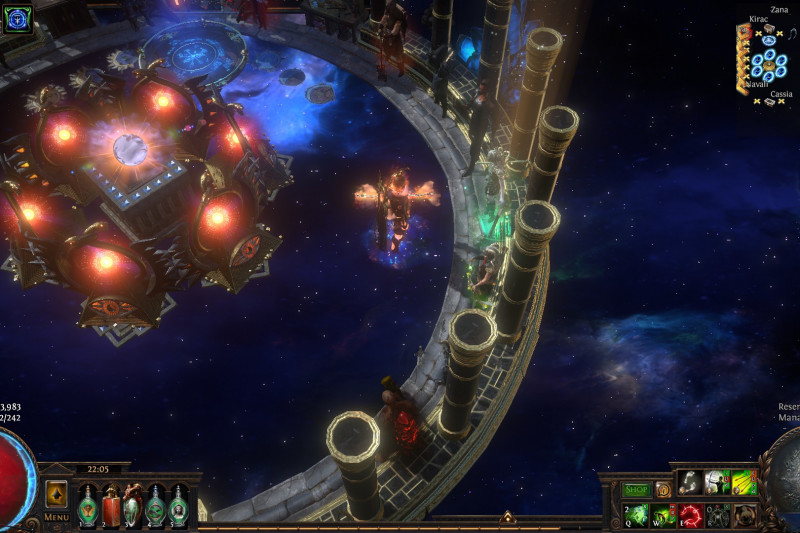
Task: Activate the Q skill icon
Action: [x=637, y=516]
